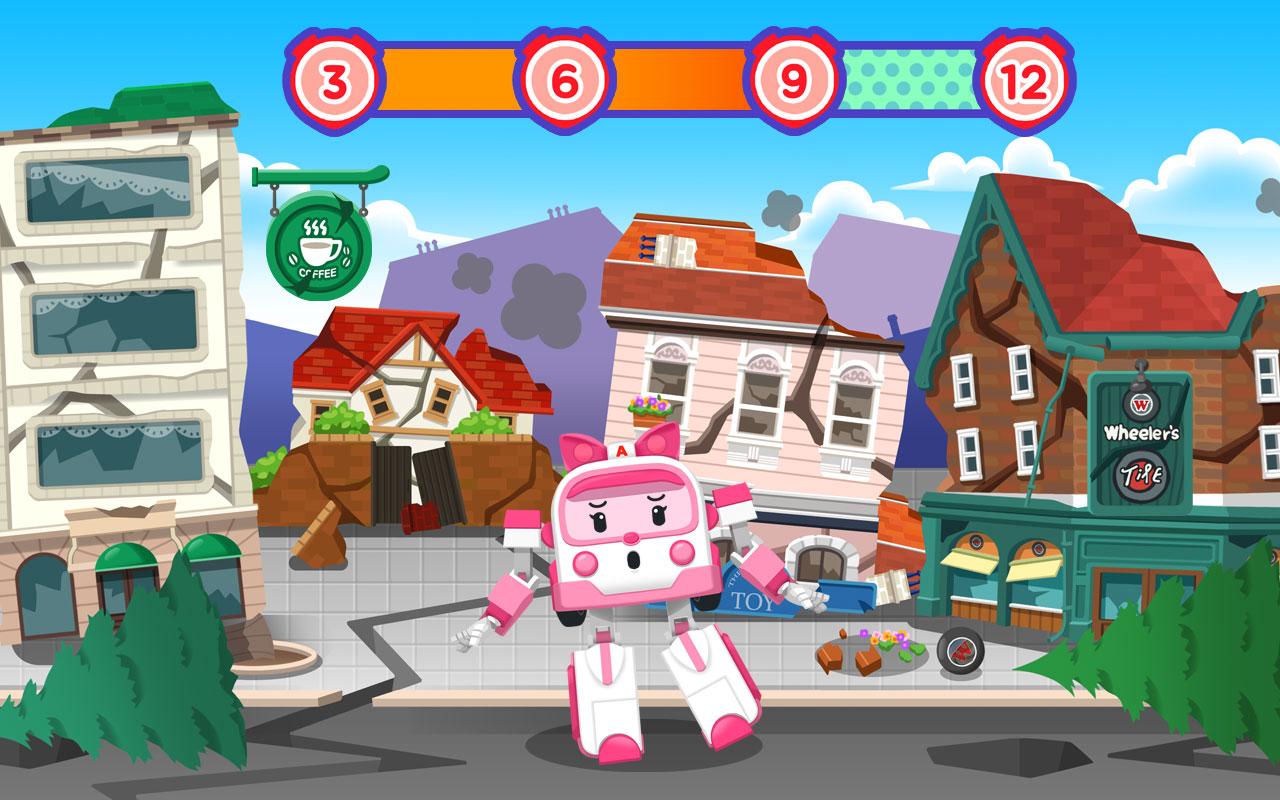Click the flower box under the window
Screen dimensions: 1280x800
tap(647, 409)
